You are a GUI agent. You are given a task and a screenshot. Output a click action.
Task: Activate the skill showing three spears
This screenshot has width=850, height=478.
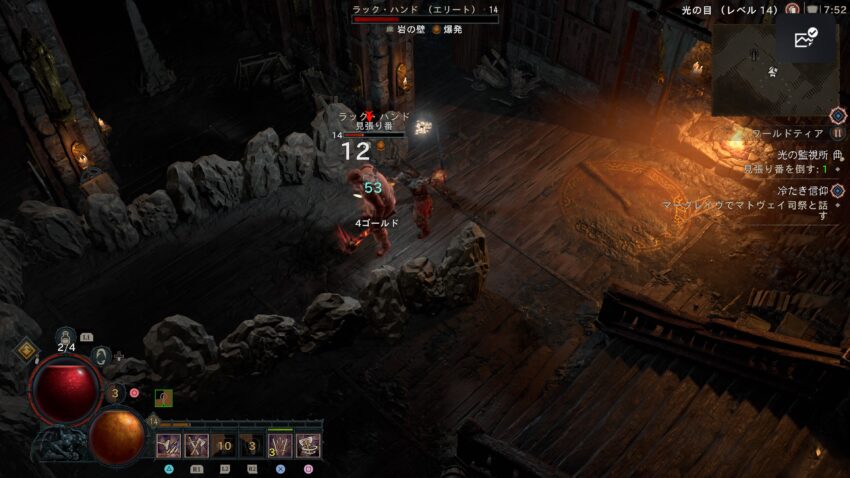[x=280, y=446]
